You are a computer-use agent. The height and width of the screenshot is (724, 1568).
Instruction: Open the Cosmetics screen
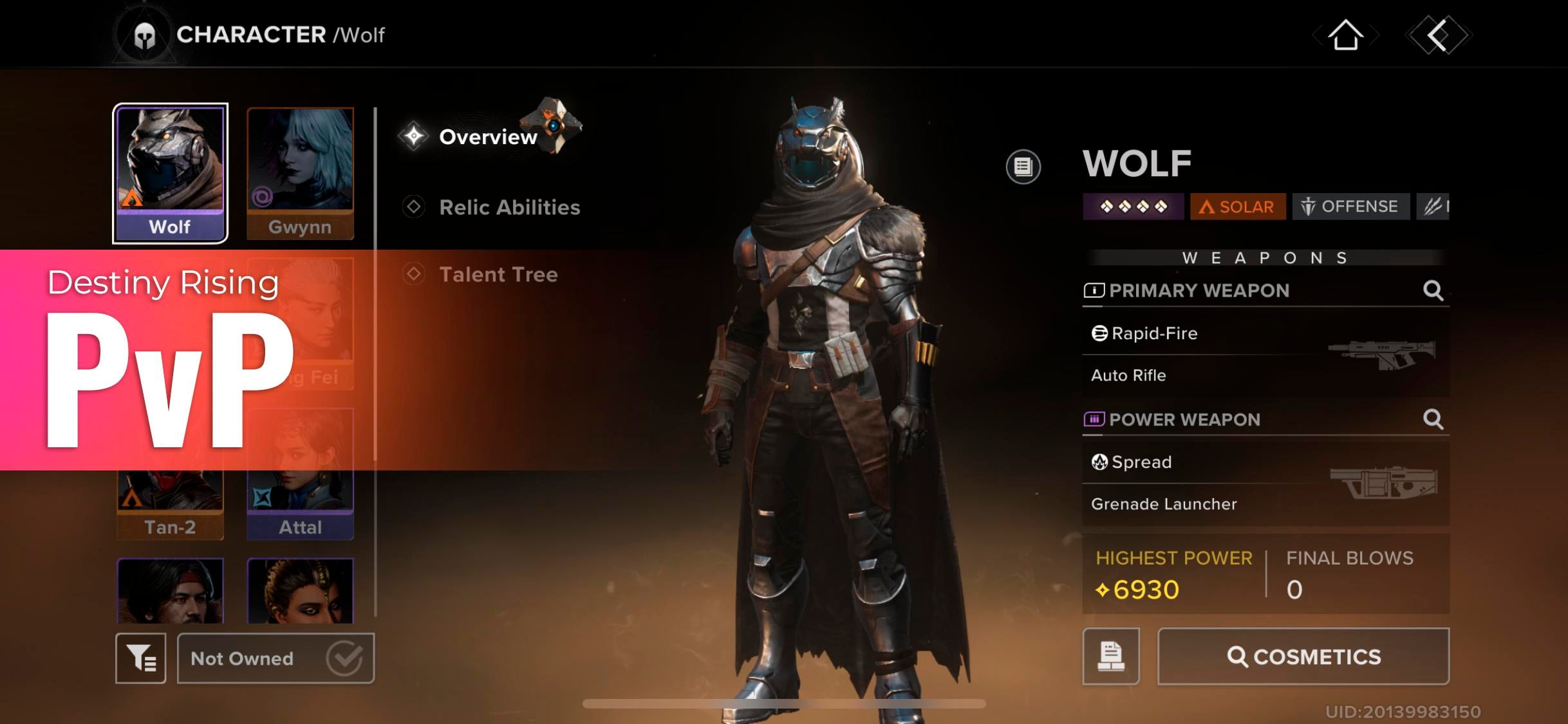pyautogui.click(x=1304, y=656)
